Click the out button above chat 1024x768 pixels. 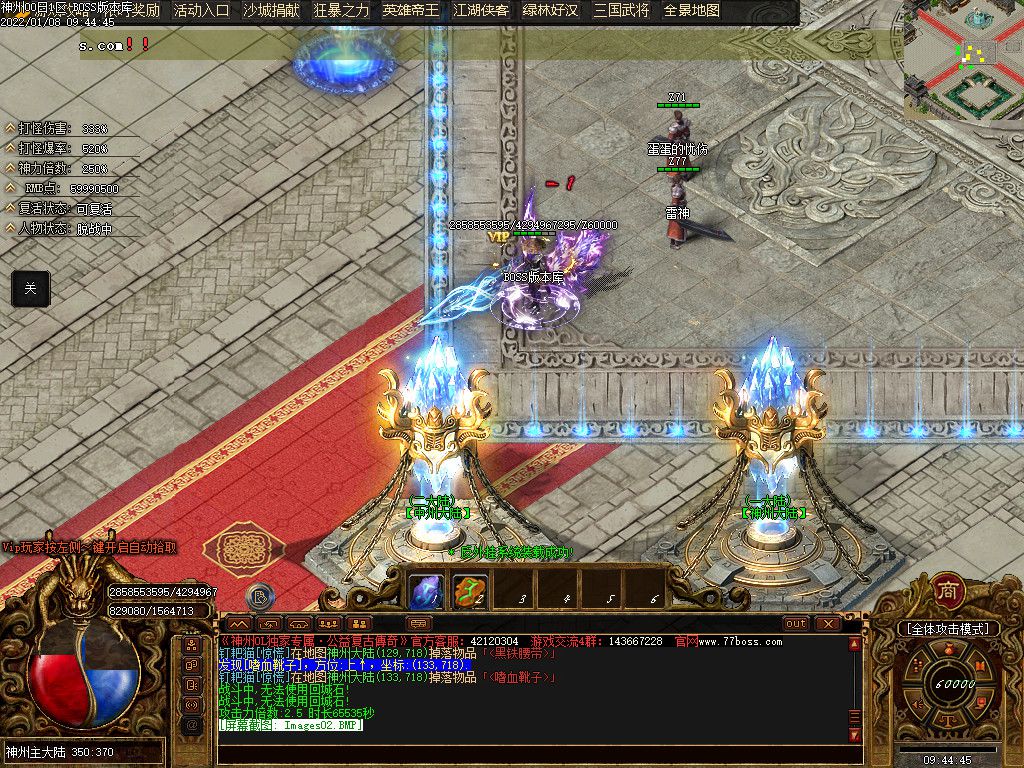[796, 623]
